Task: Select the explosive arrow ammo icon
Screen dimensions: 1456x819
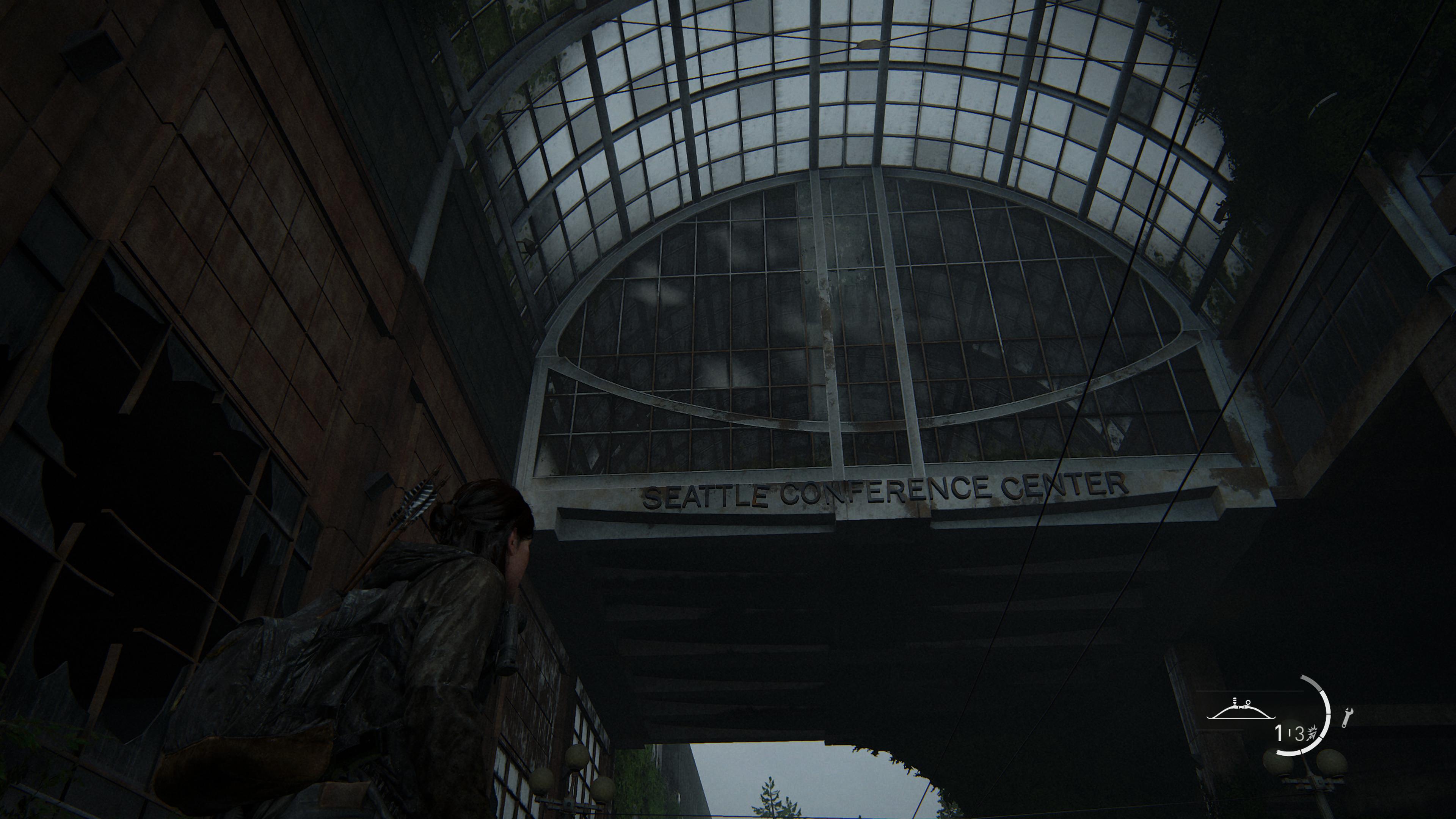Action: [1313, 733]
